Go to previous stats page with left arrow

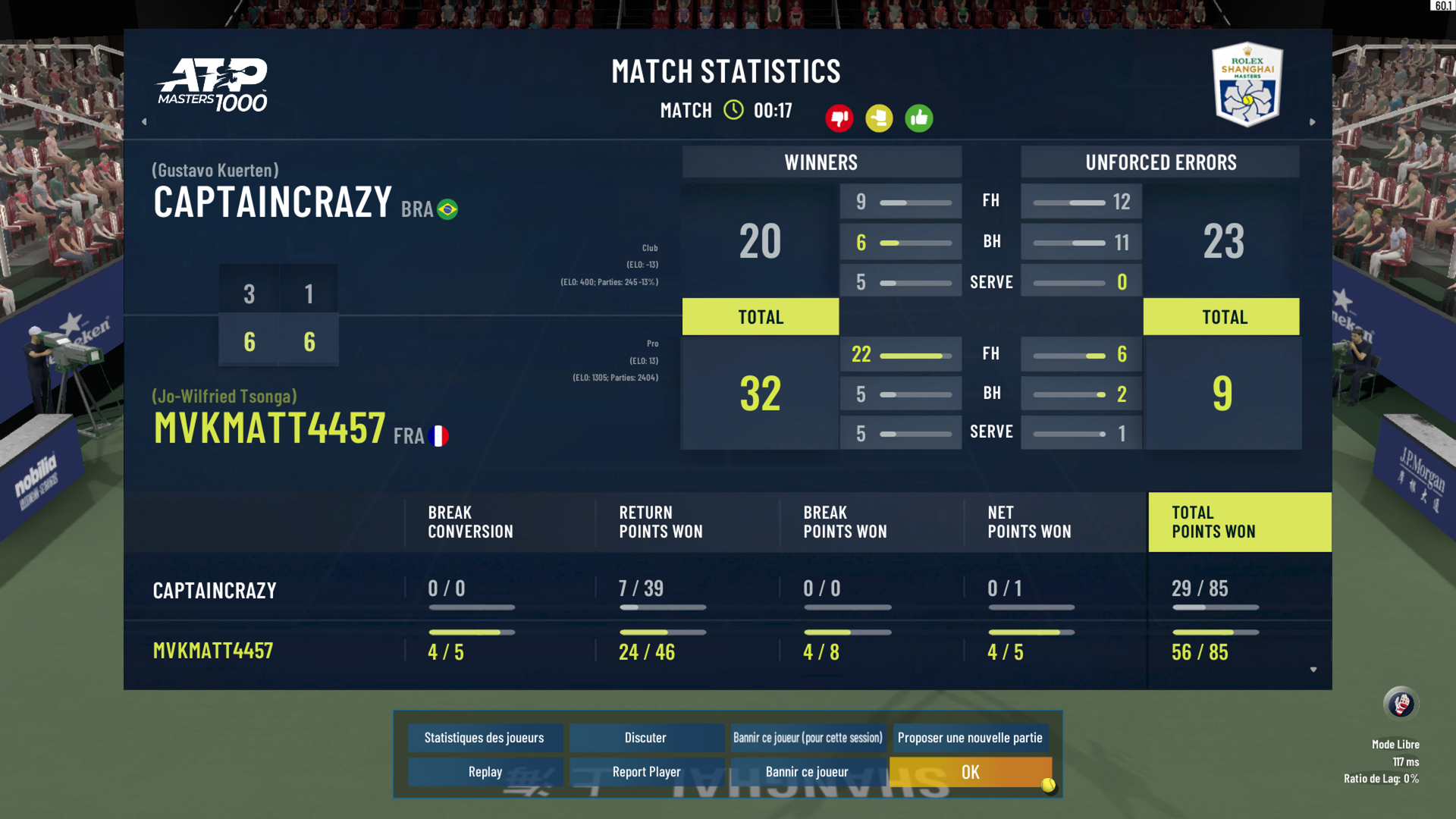pos(144,121)
